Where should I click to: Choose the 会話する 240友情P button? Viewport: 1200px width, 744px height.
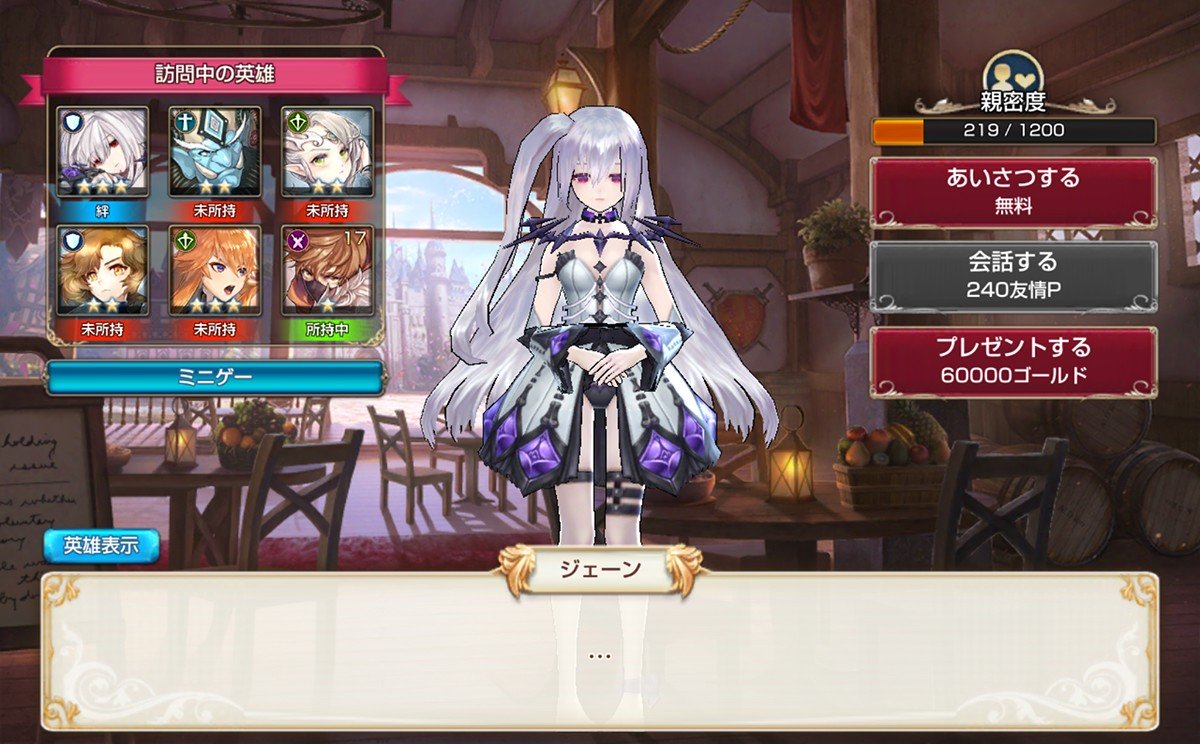[1013, 276]
